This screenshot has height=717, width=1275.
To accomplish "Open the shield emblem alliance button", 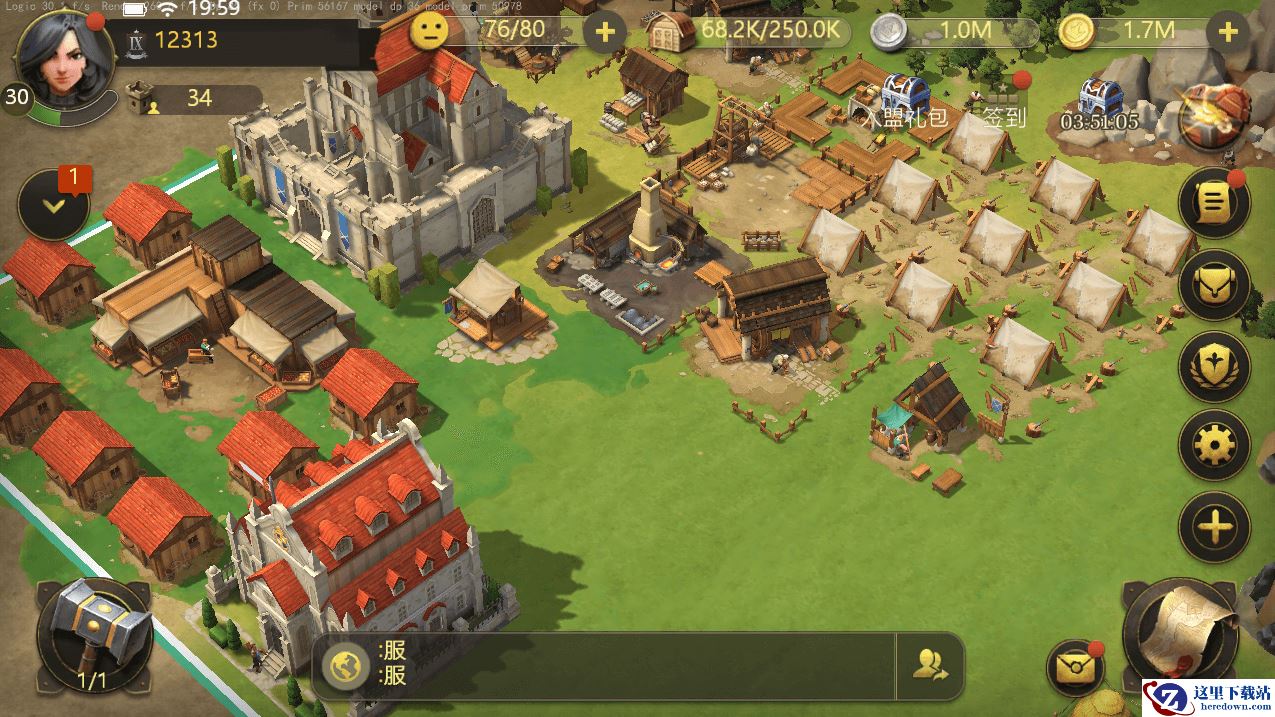I will 1214,366.
